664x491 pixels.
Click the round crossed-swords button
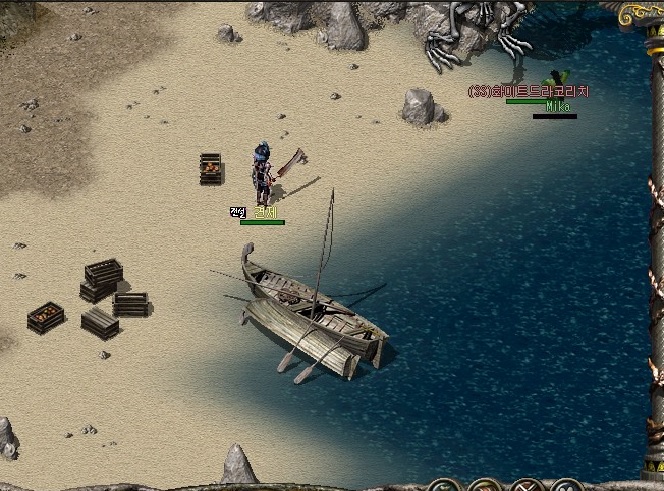tap(526, 487)
